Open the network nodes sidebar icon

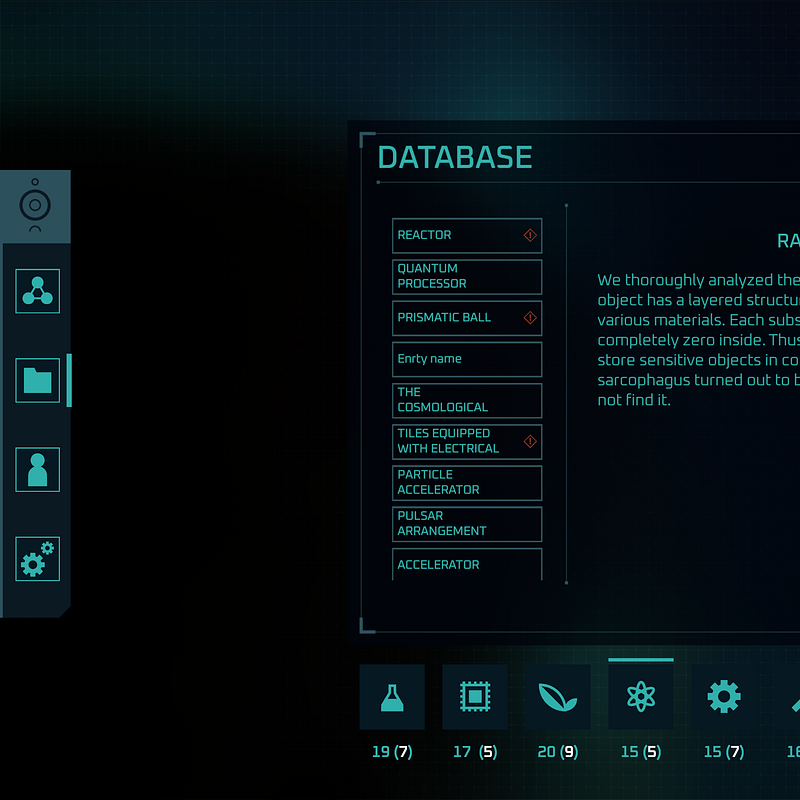pyautogui.click(x=38, y=291)
